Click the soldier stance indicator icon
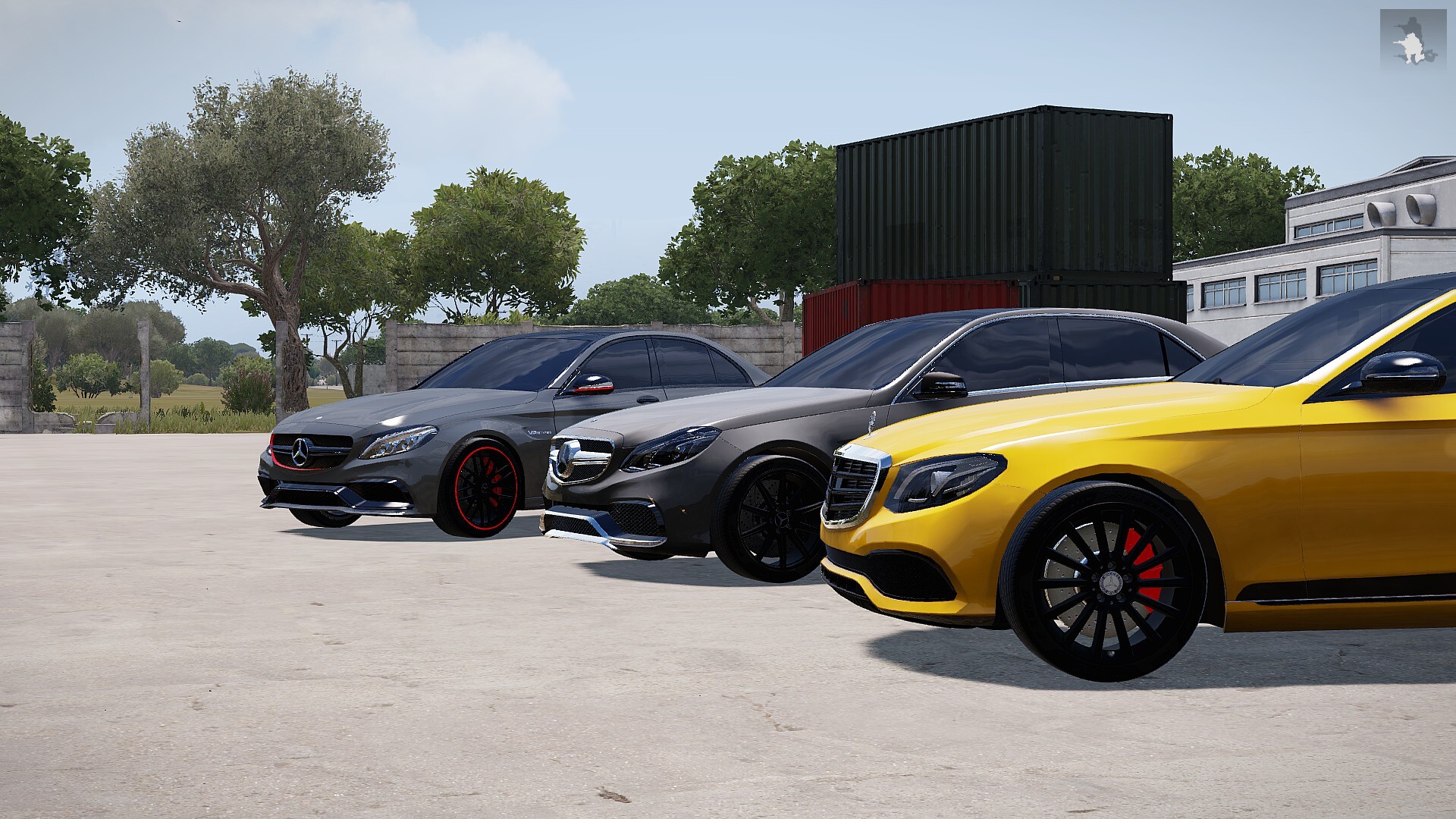1456x819 pixels. pos(1413,39)
